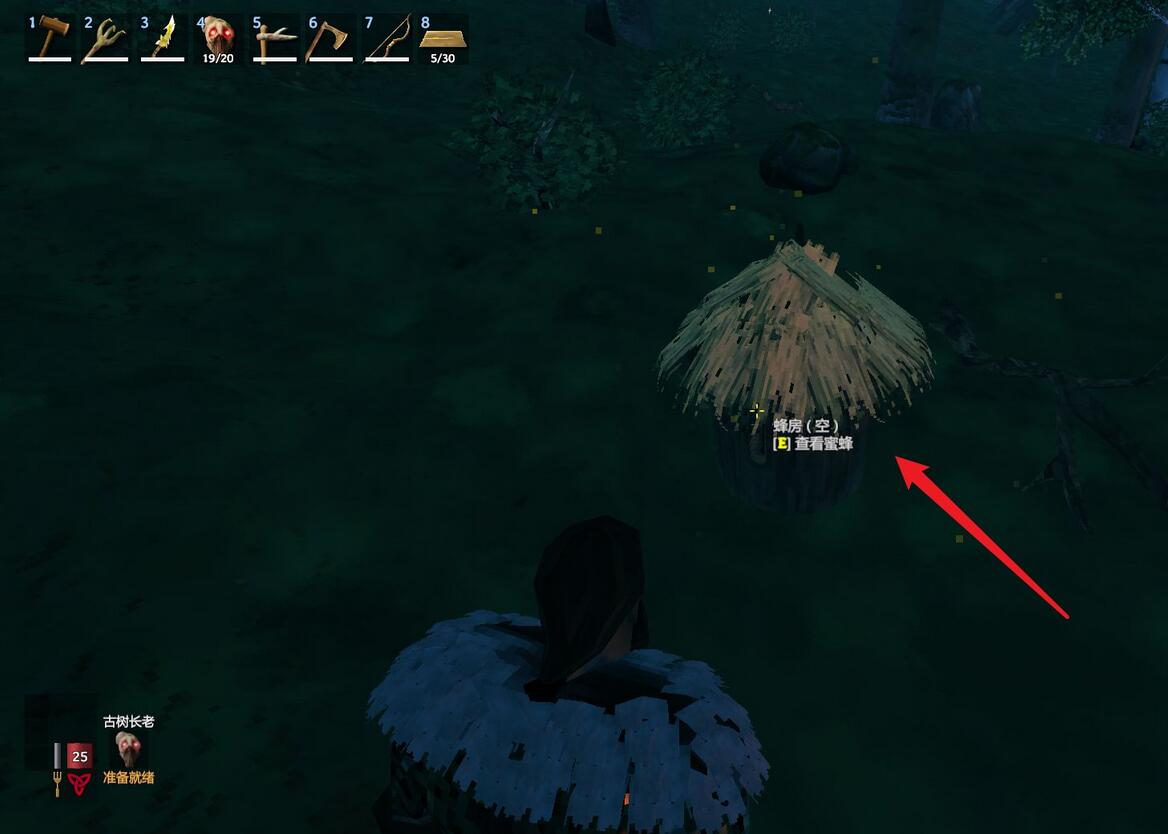Select the yellow jagged knife slot
Screen dimensions: 1168x834
click(x=162, y=38)
